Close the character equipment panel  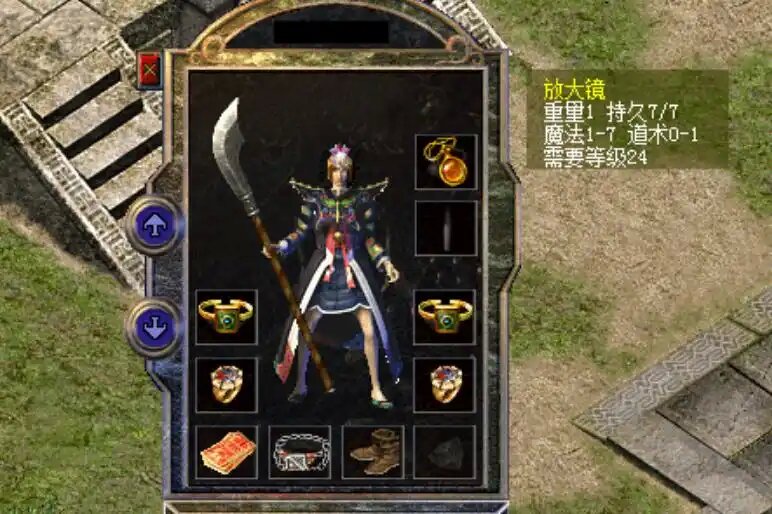coord(150,70)
